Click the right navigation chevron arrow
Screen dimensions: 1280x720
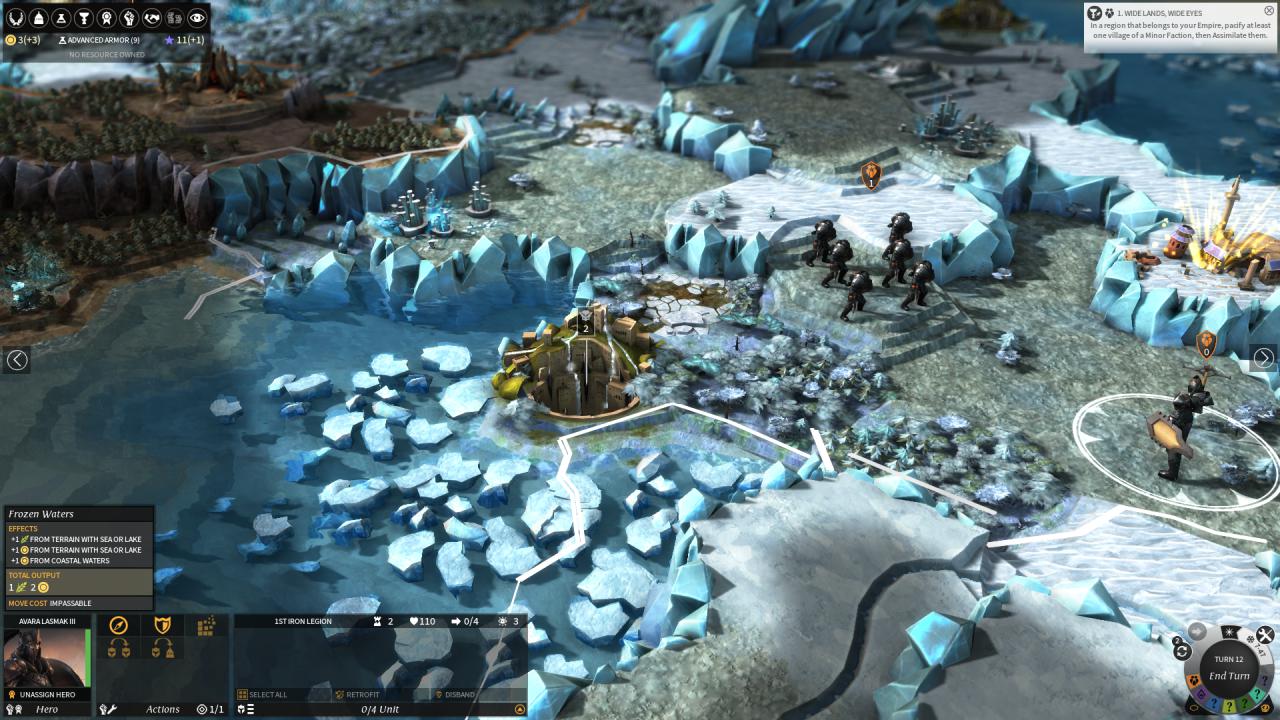point(1264,360)
